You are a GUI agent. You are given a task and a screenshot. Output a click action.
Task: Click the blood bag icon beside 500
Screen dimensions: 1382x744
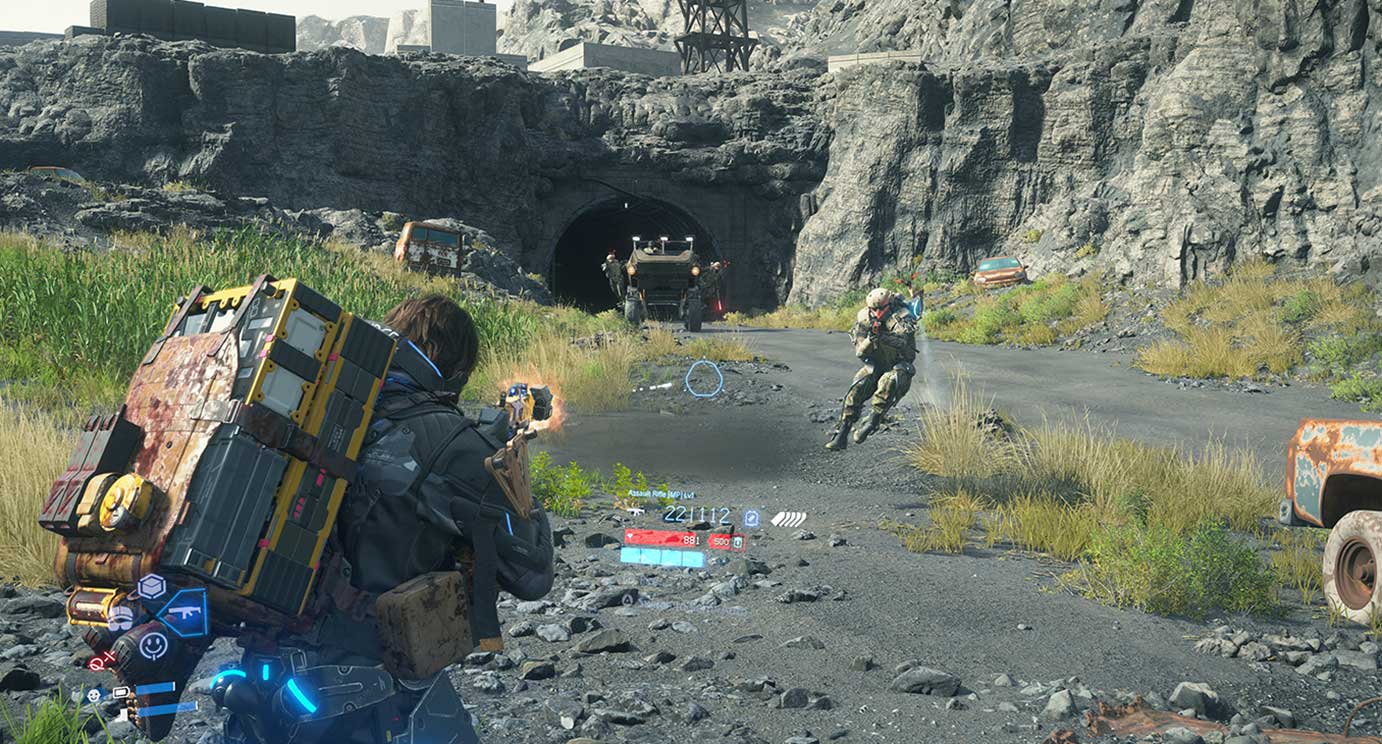click(x=738, y=541)
